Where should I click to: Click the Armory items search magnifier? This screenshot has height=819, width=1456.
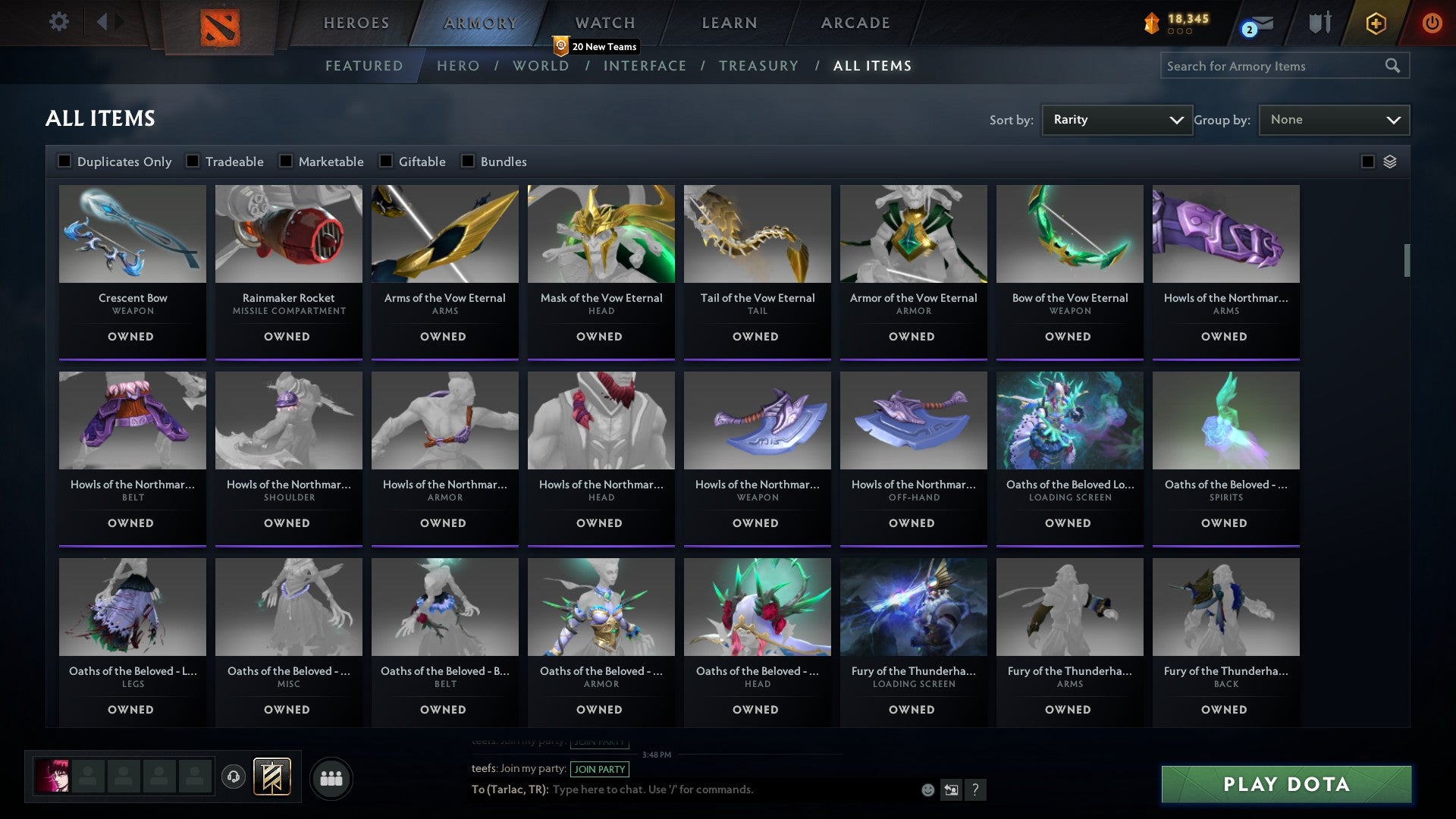point(1394,66)
